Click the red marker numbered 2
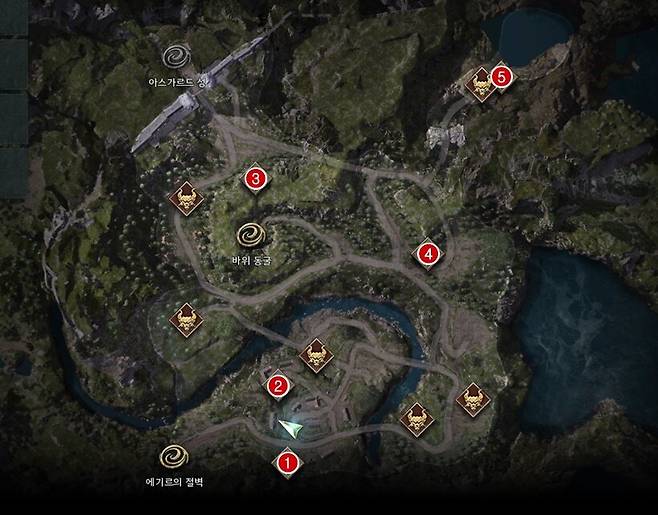The height and width of the screenshot is (515, 658). [x=279, y=383]
